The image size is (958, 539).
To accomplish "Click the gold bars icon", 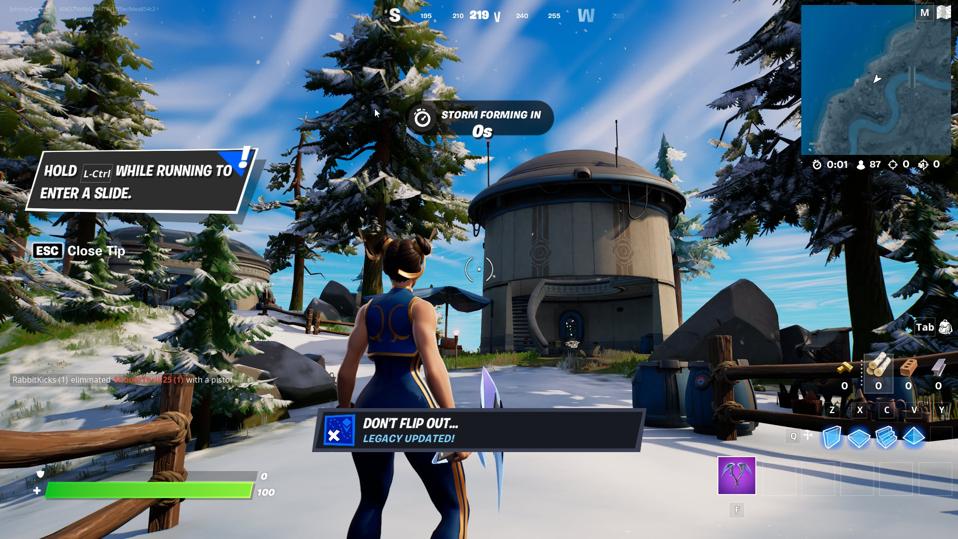I will click(845, 369).
